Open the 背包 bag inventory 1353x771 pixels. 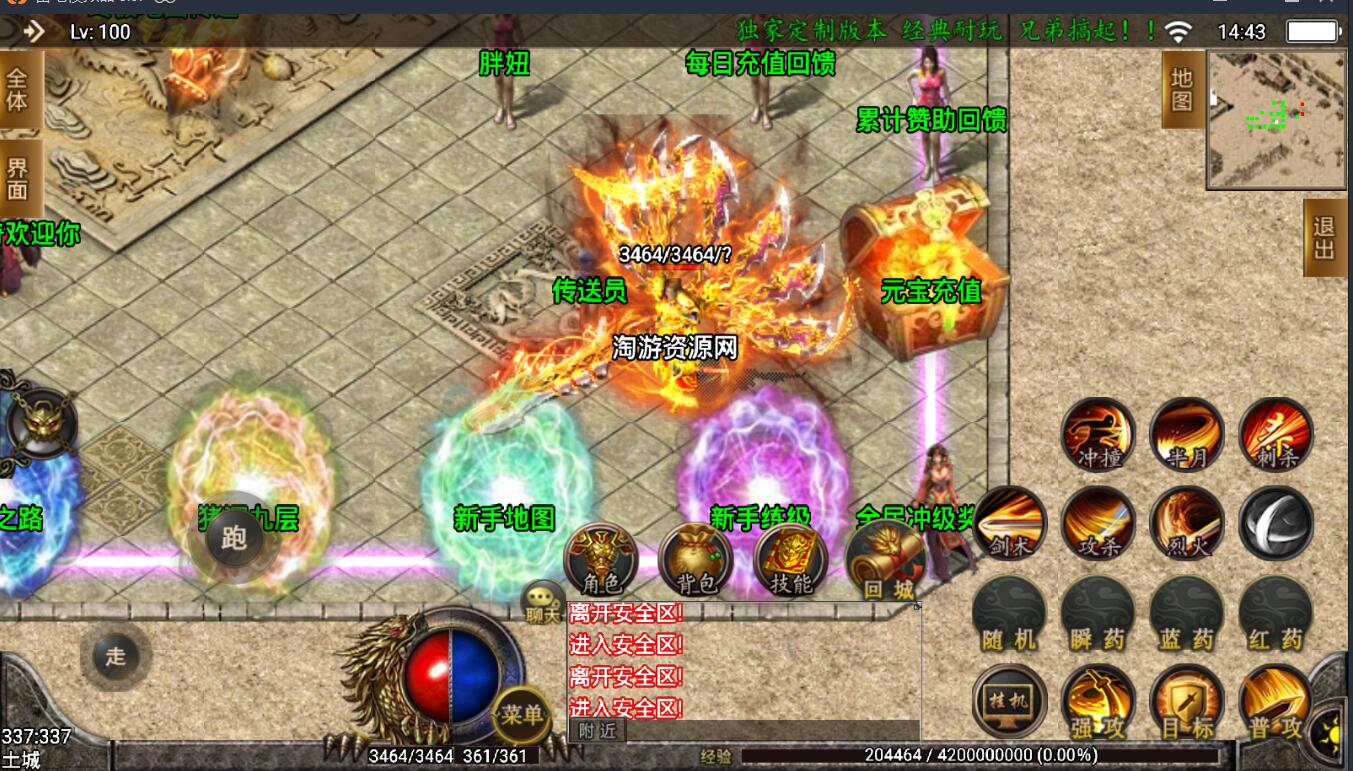click(x=696, y=560)
